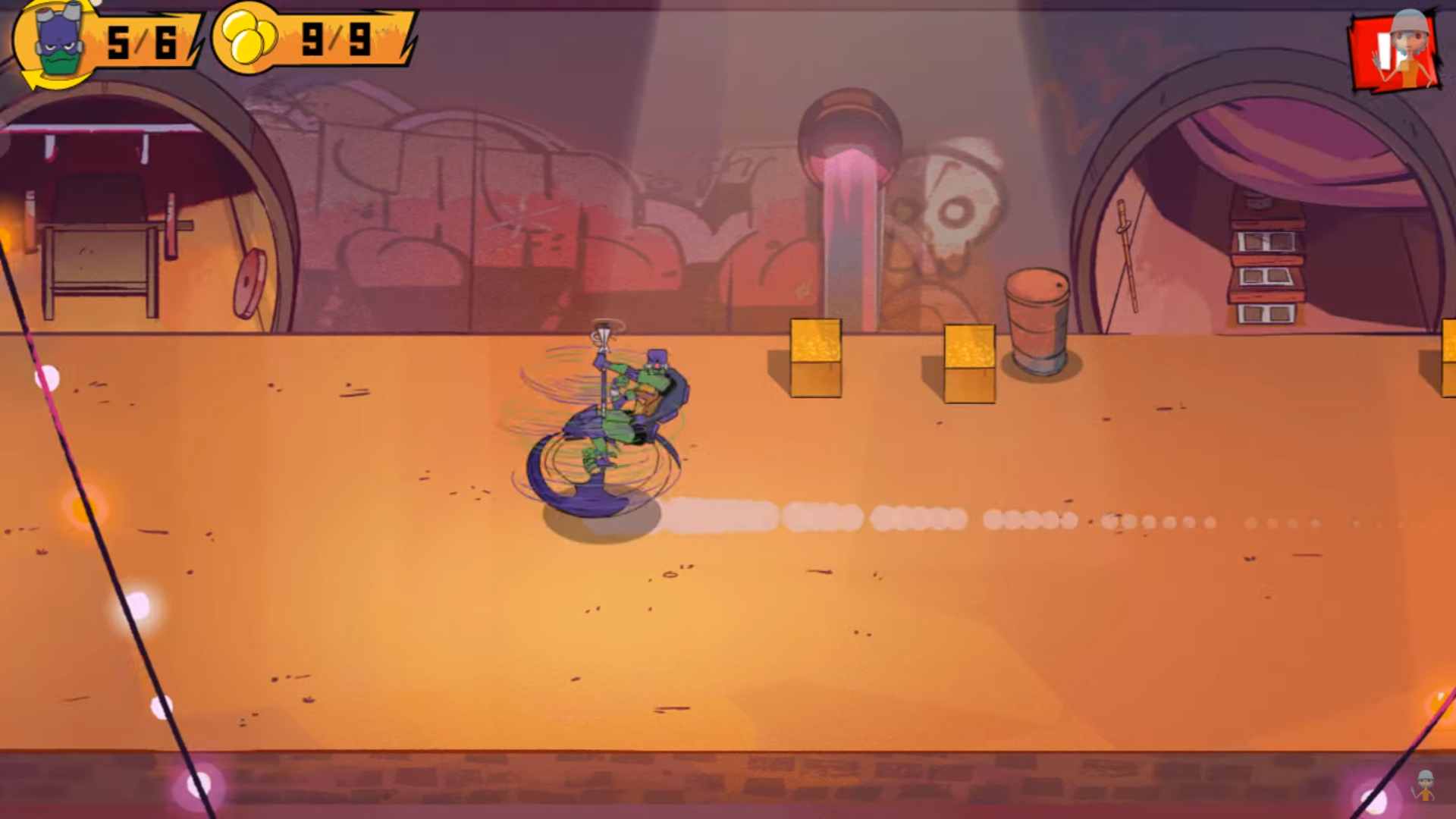Open the left tunnel entrance
This screenshot has width=1456, height=819.
(x=129, y=212)
